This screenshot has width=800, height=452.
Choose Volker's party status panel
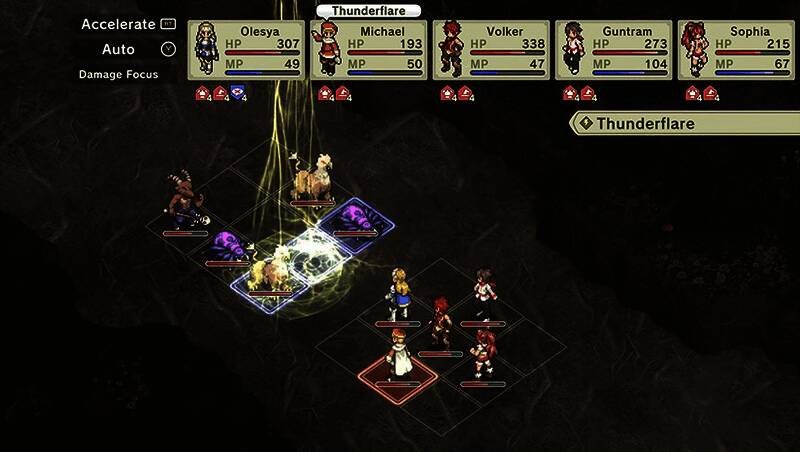(492, 49)
